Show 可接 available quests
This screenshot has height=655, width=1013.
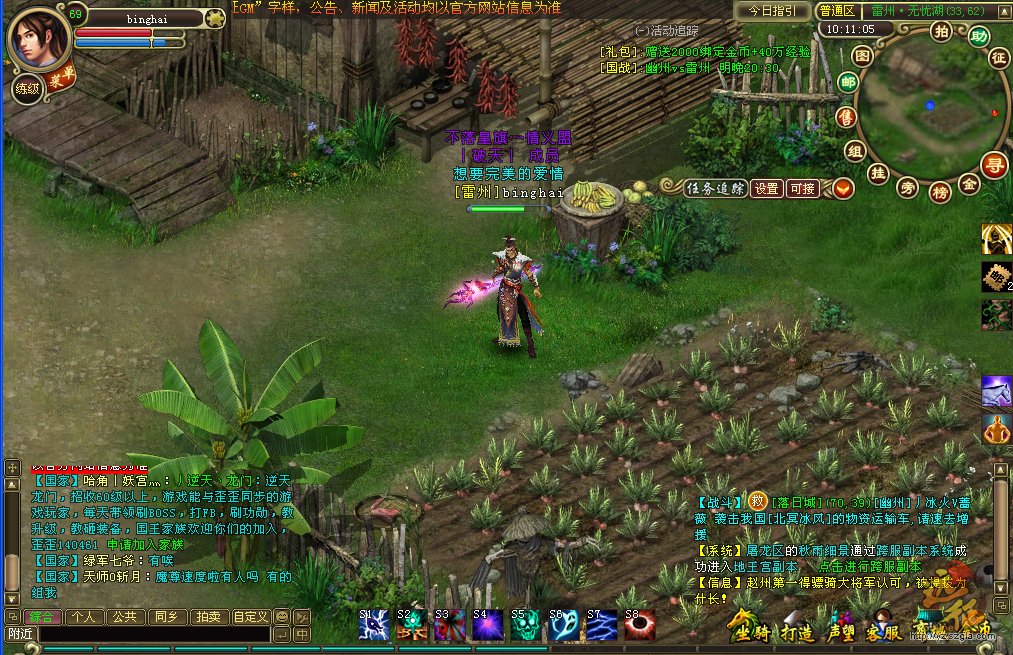click(x=802, y=188)
